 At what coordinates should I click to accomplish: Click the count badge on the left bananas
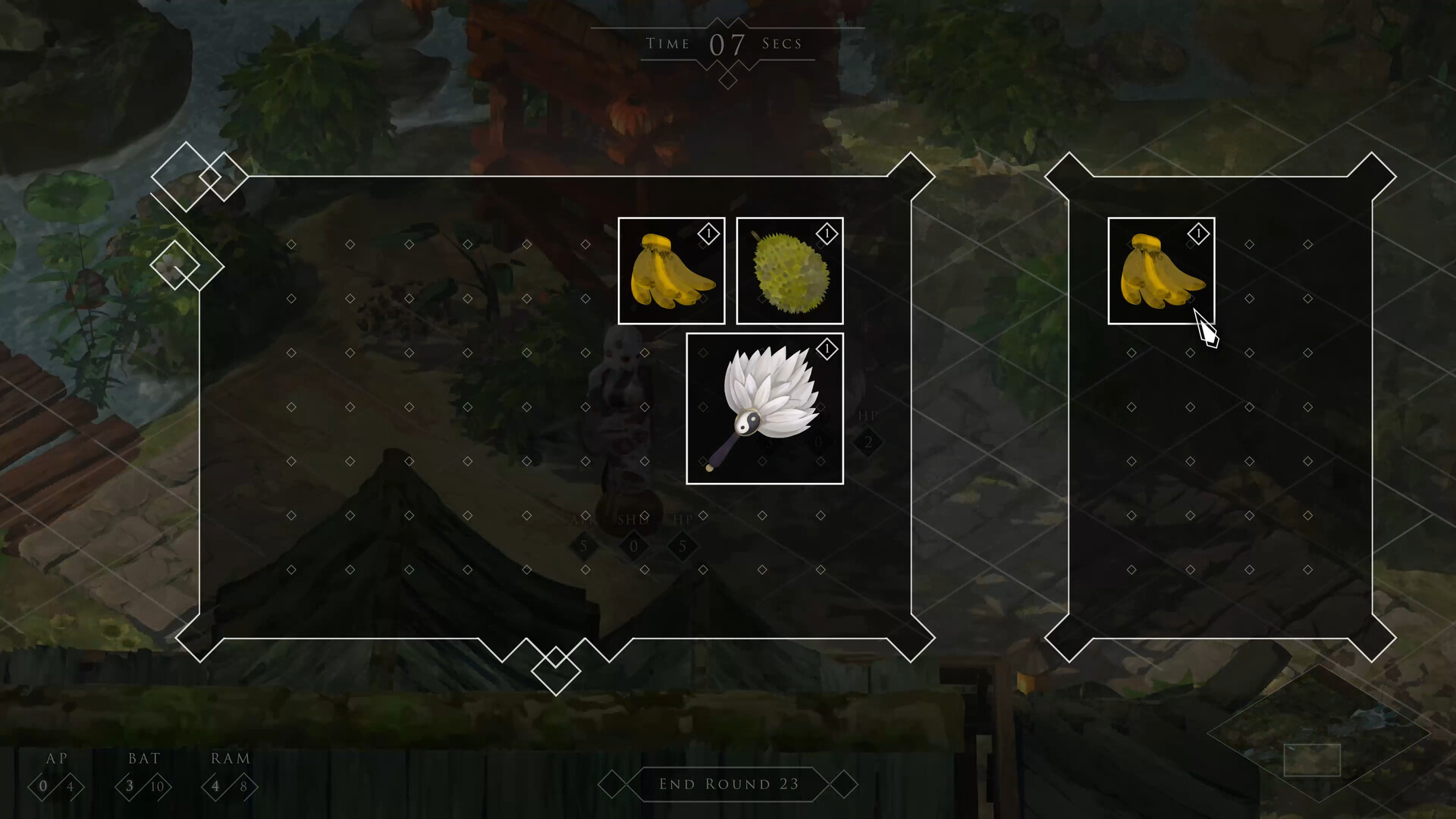tap(708, 234)
